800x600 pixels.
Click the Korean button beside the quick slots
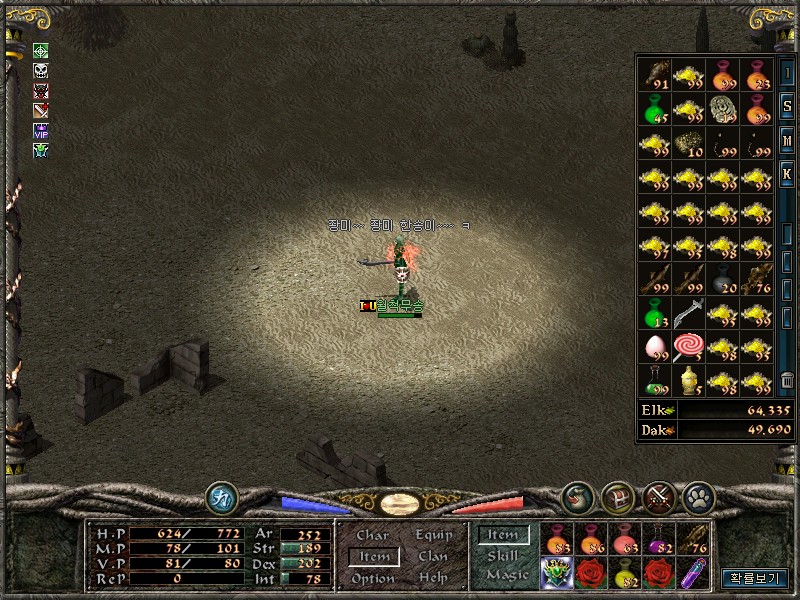coord(754,578)
